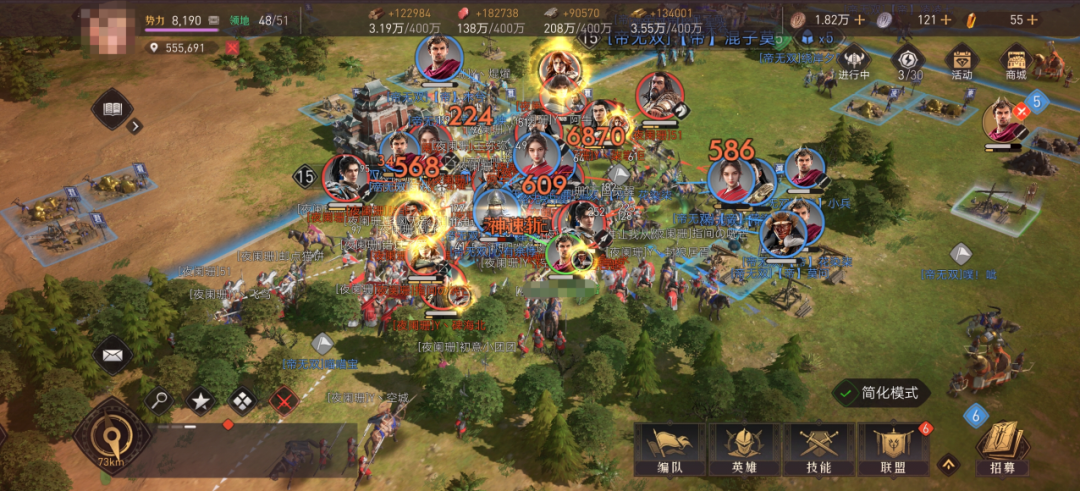Open the 活动 events panel

tap(962, 61)
